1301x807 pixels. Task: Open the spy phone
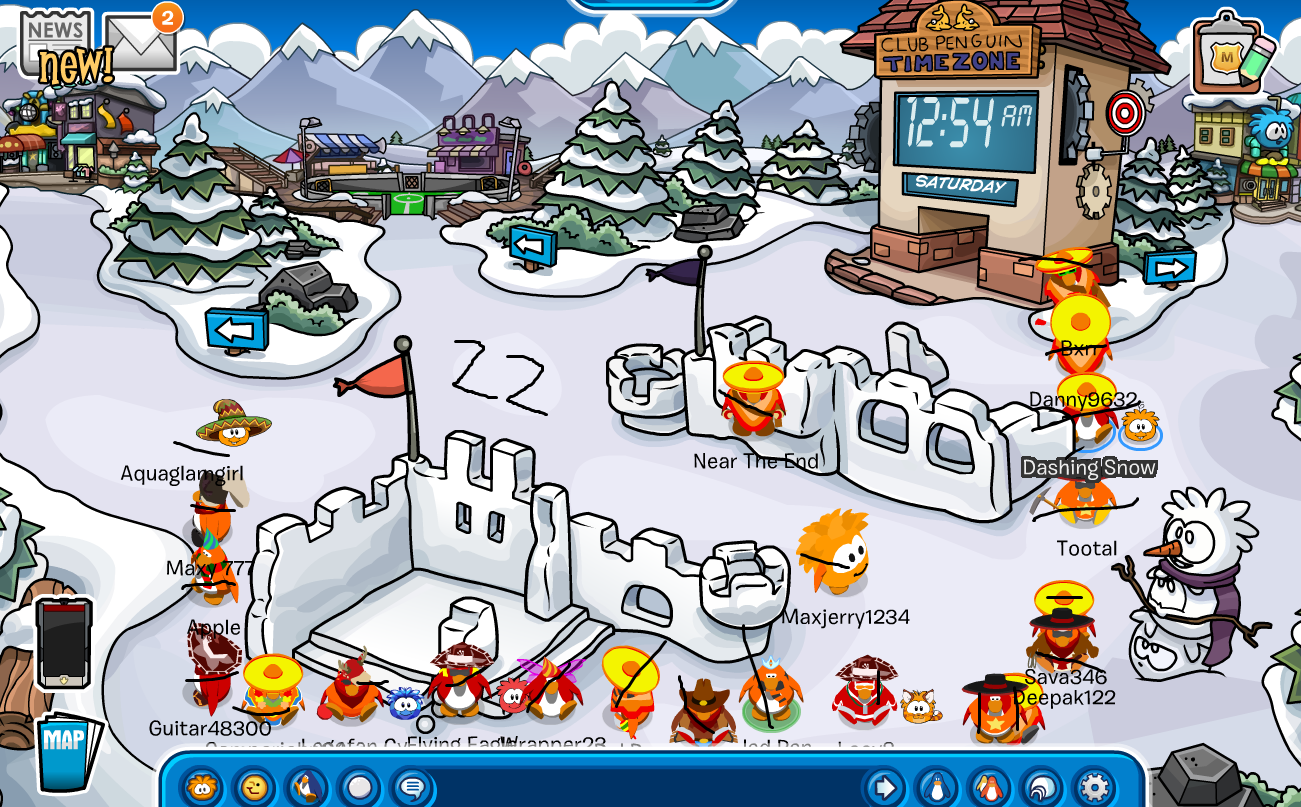click(64, 642)
